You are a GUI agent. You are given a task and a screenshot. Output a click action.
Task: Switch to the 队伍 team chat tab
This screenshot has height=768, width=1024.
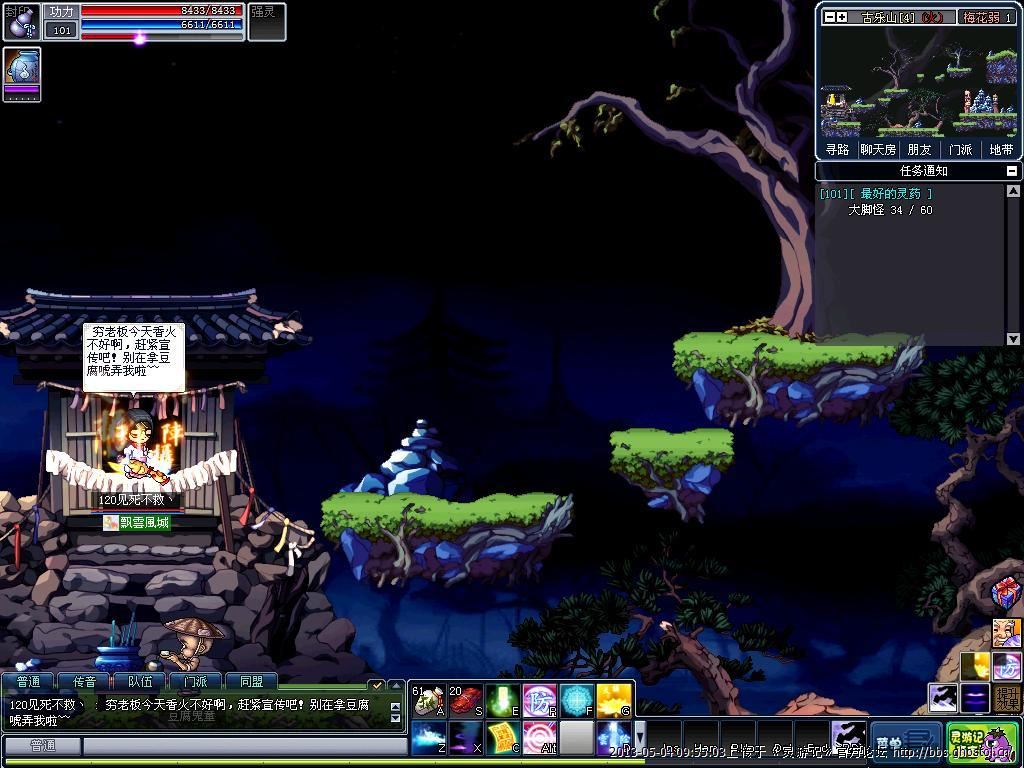click(x=140, y=682)
